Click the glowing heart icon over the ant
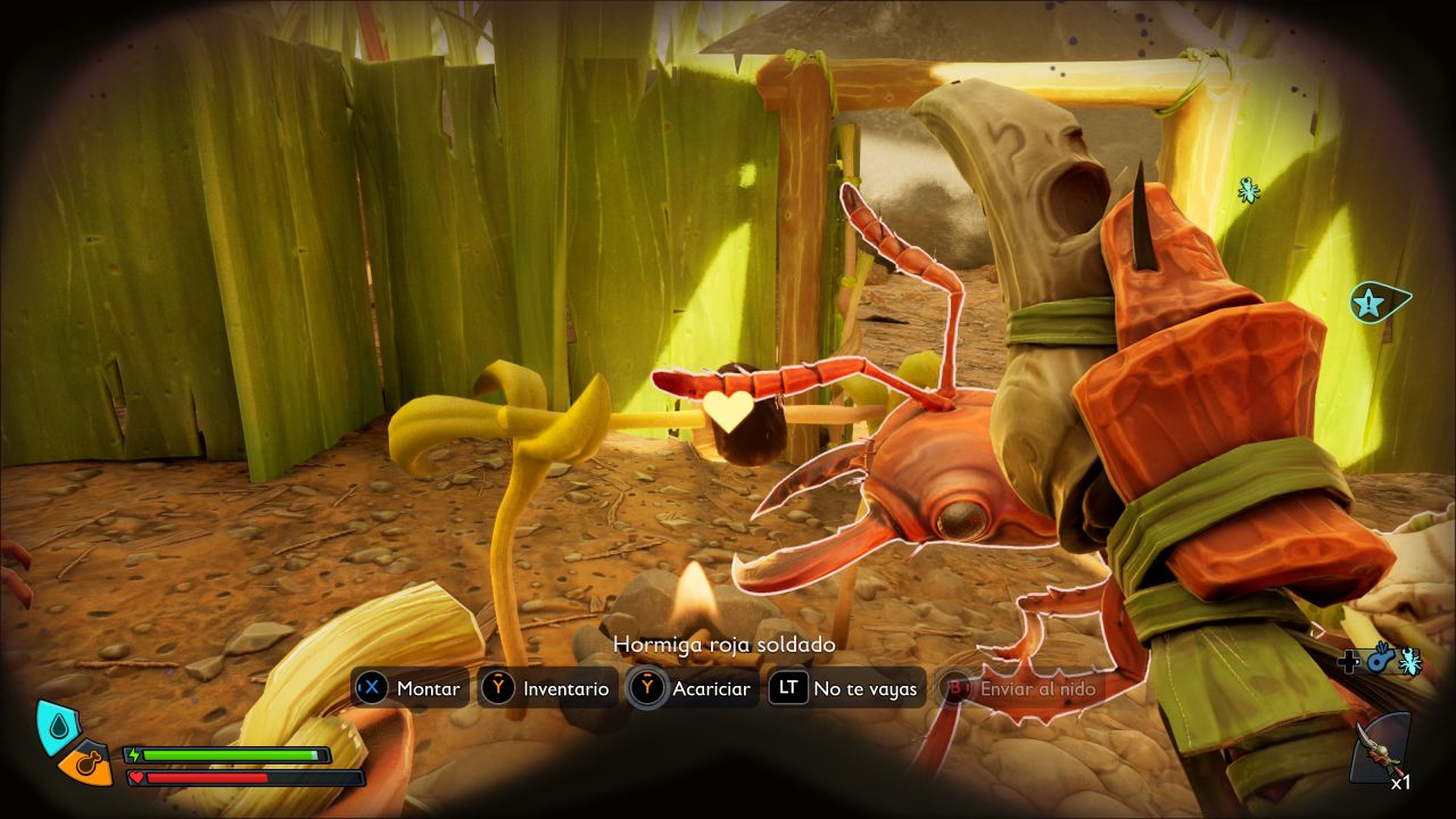Image resolution: width=1456 pixels, height=819 pixels. pos(728,411)
